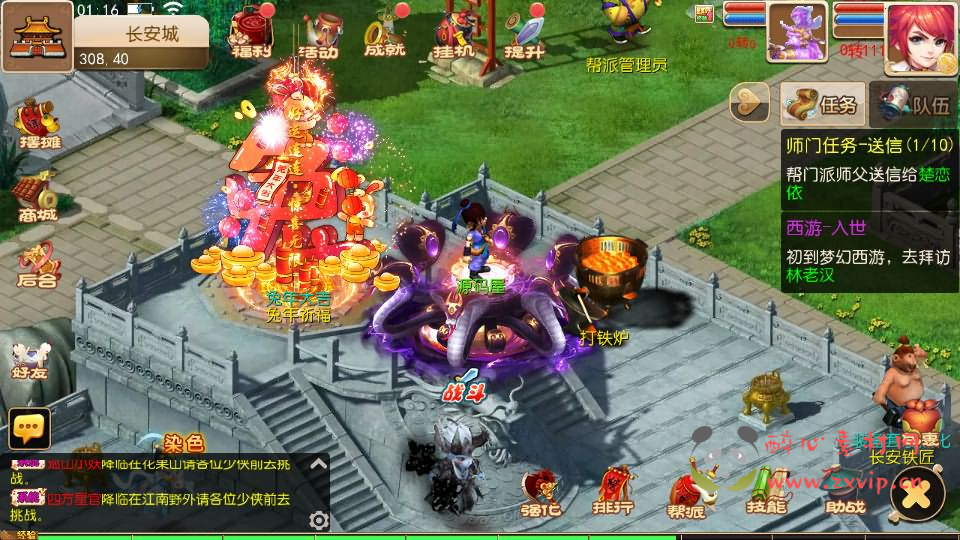Open the 技能 skills menu
The height and width of the screenshot is (540, 960).
[x=767, y=491]
